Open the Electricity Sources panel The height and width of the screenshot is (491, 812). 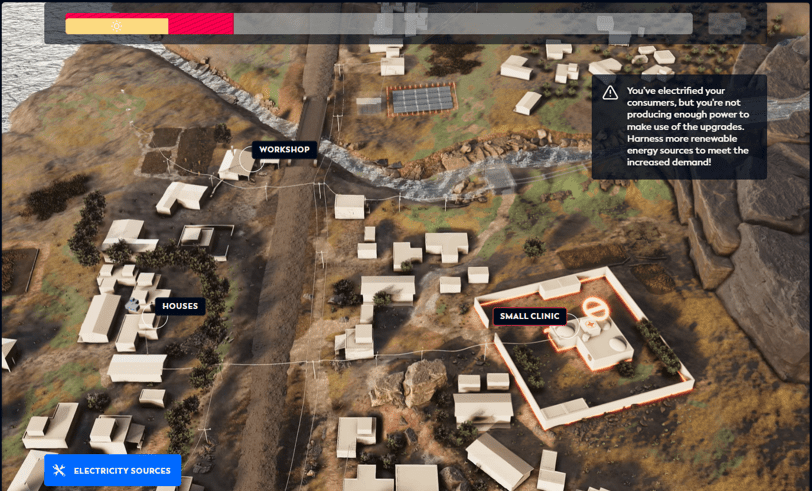point(113,470)
